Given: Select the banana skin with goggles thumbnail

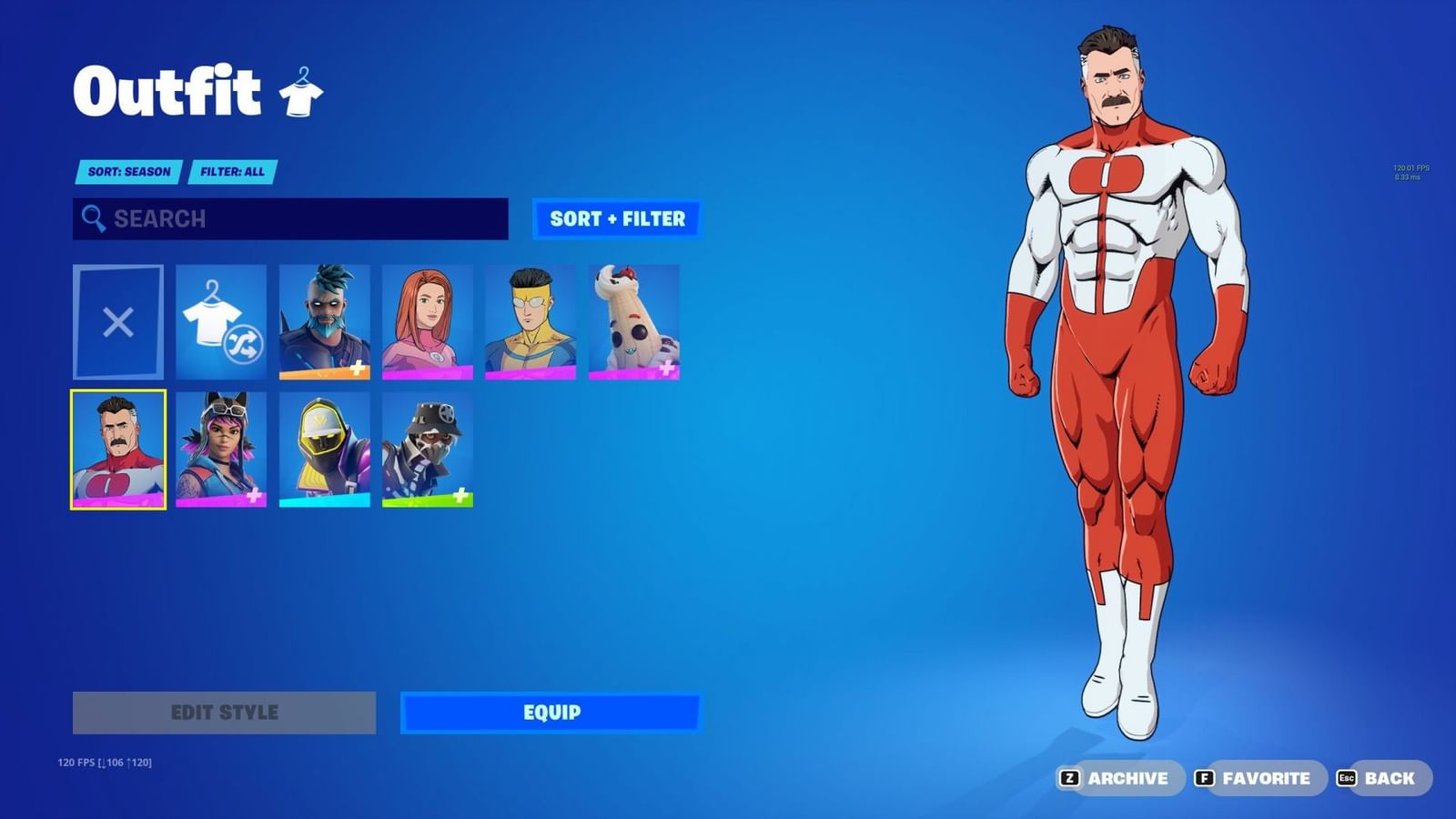Looking at the screenshot, I should click(x=635, y=320).
